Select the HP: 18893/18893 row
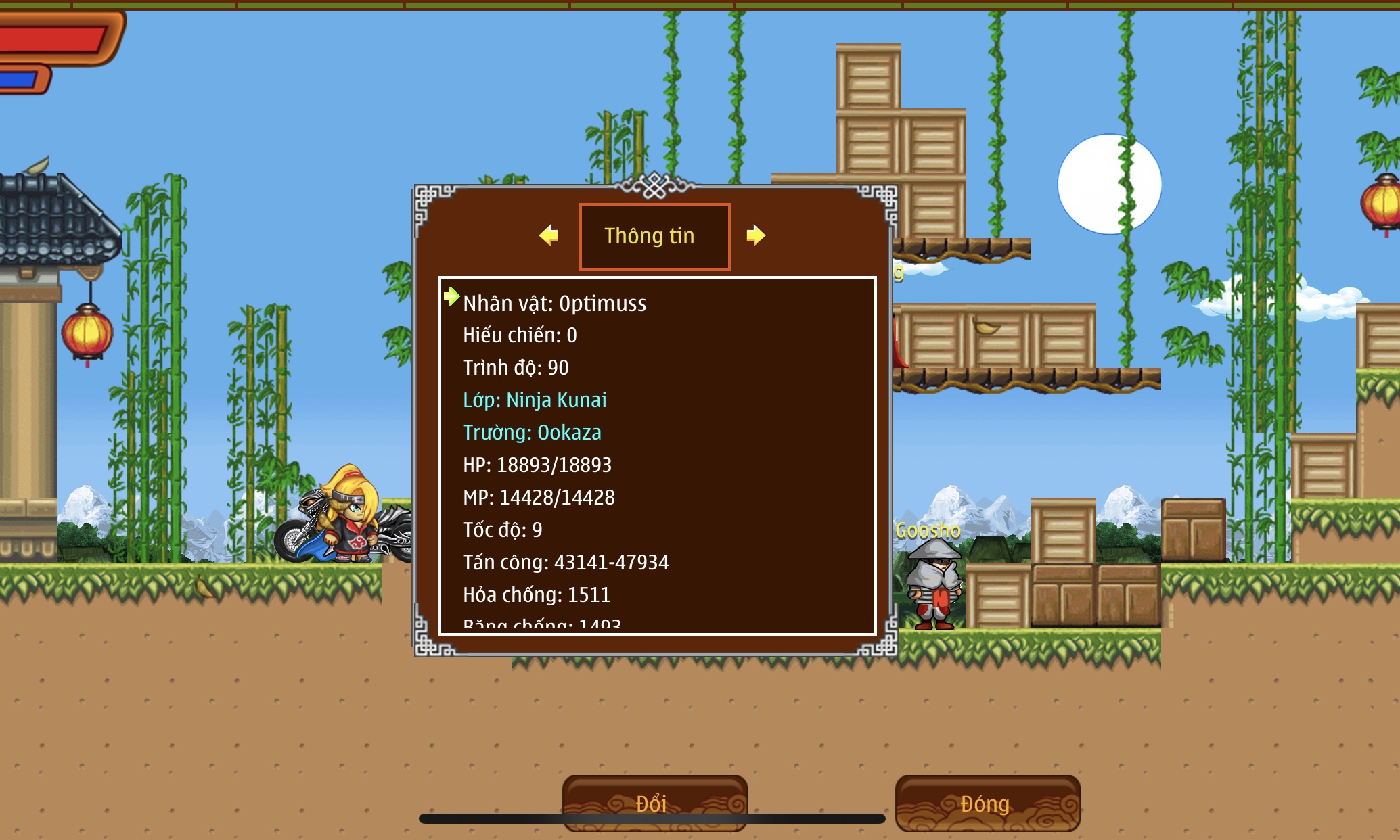The width and height of the screenshot is (1400, 840). coord(537,465)
